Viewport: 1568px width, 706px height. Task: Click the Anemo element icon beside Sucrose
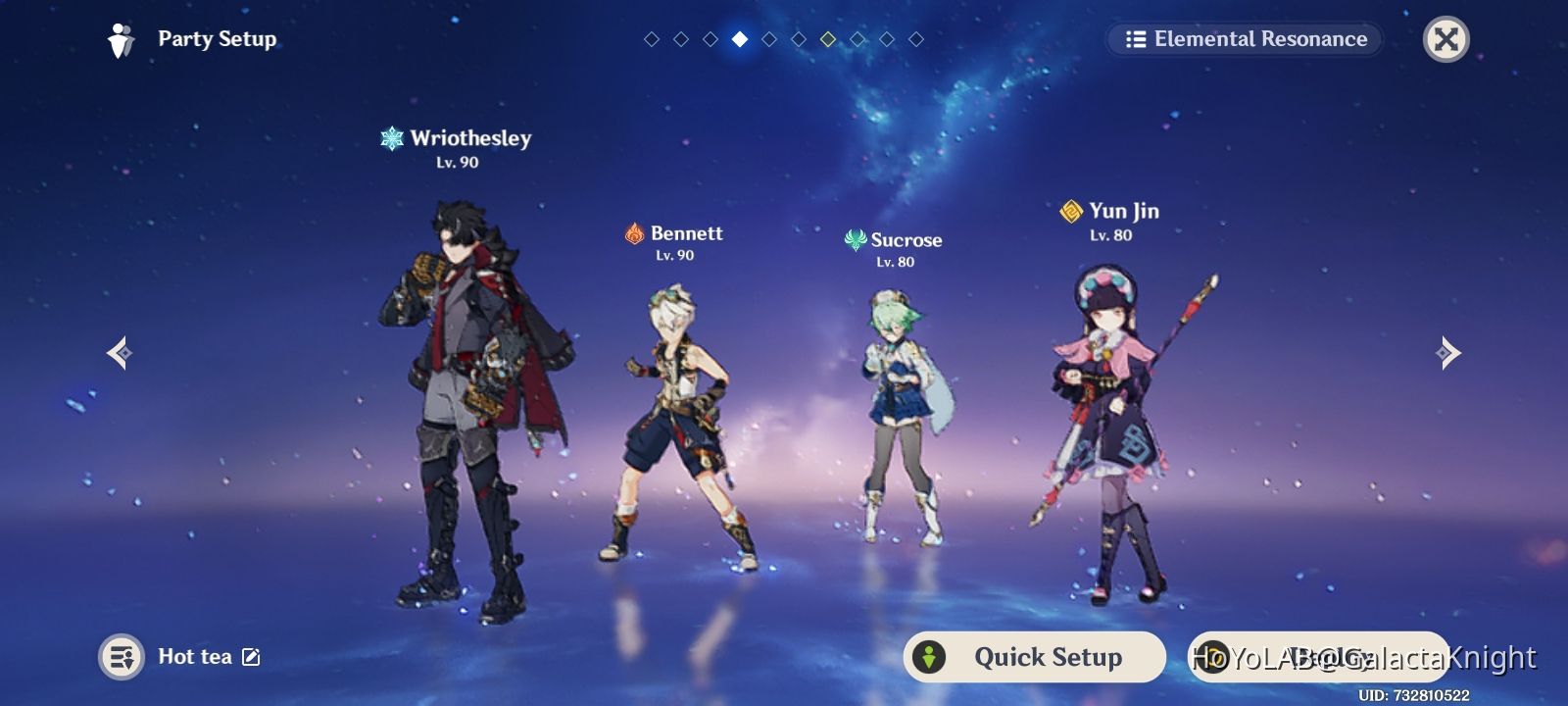coord(857,239)
